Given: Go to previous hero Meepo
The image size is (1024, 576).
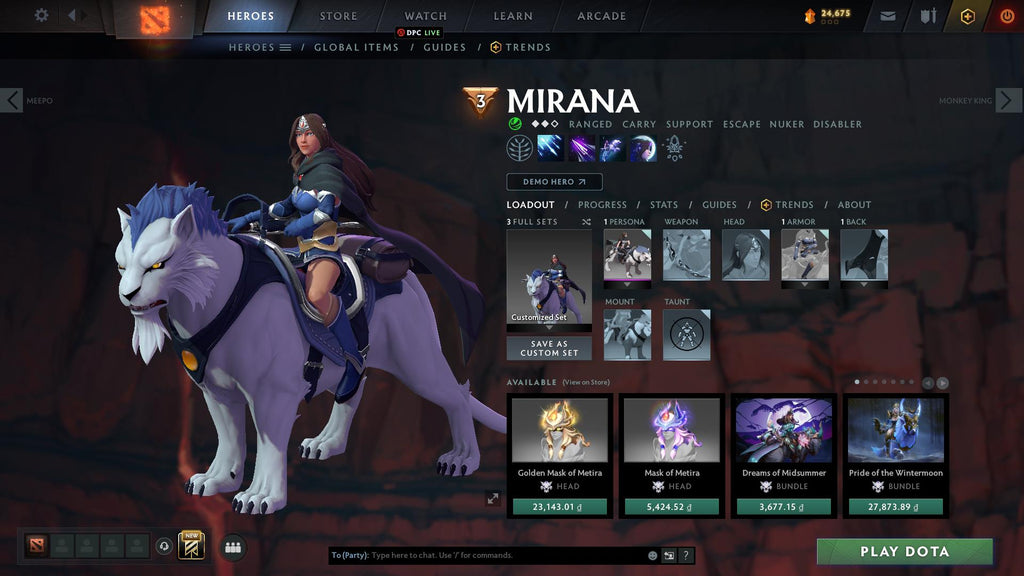Looking at the screenshot, I should tap(11, 100).
